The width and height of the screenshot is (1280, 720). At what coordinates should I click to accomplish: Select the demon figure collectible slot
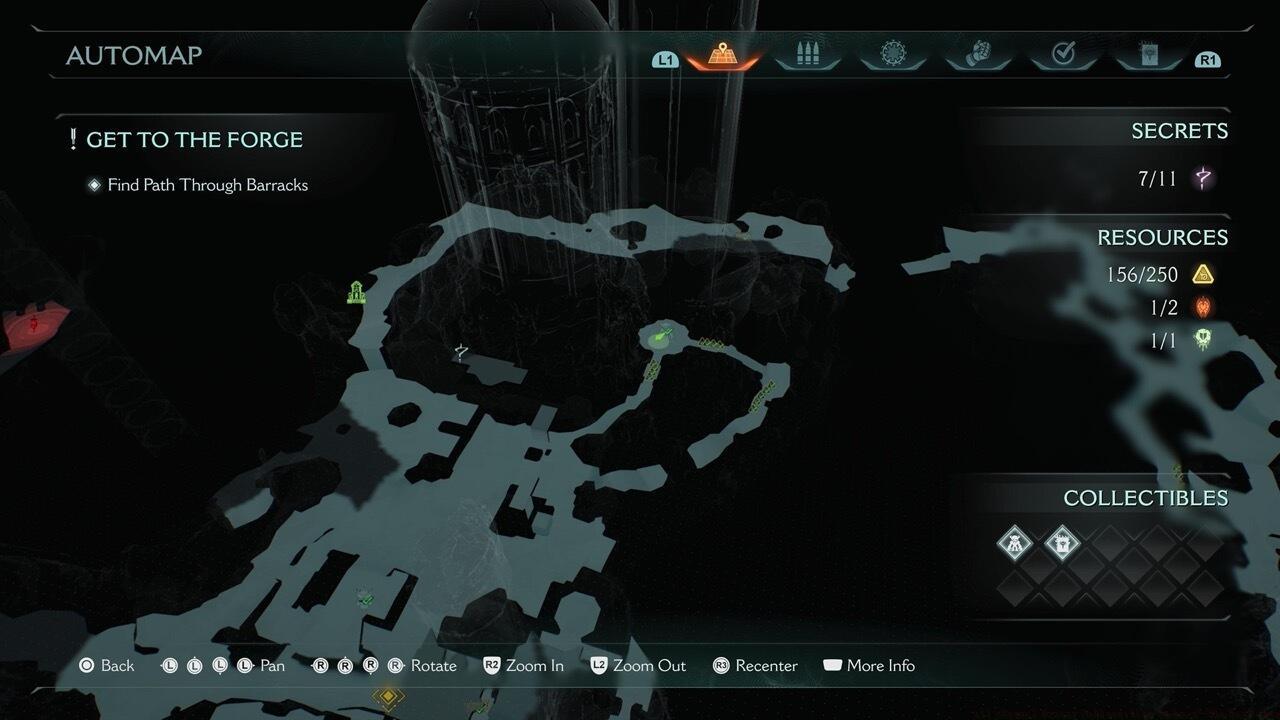point(1015,543)
